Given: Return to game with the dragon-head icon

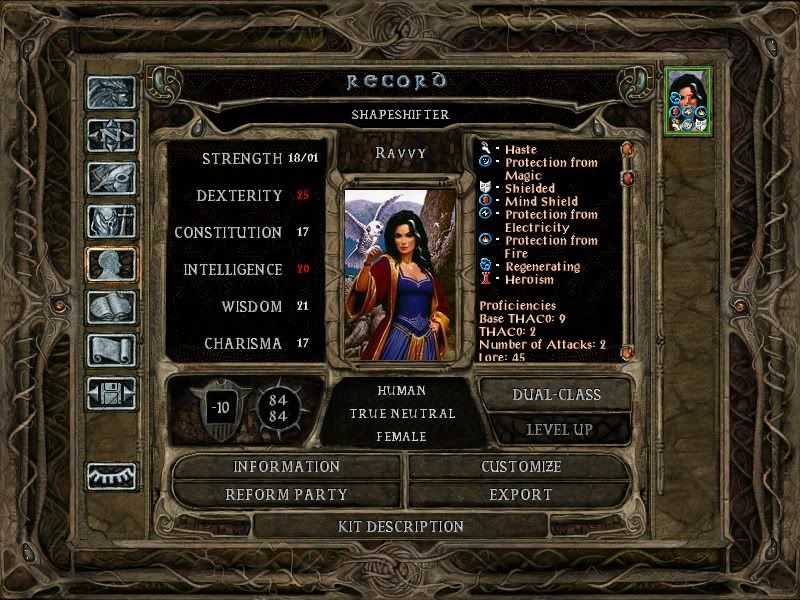Looking at the screenshot, I should 111,93.
